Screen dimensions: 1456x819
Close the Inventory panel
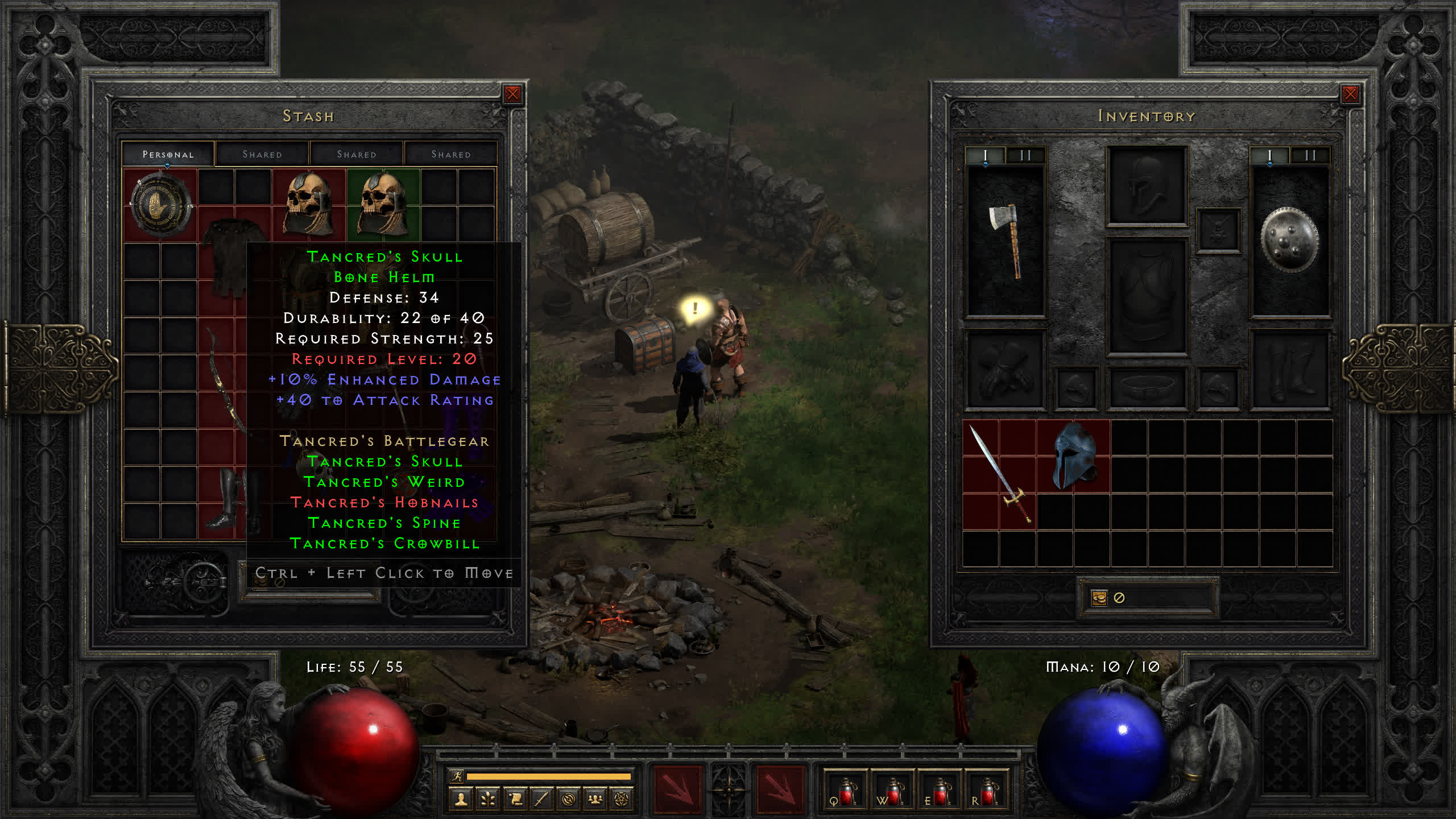[x=1350, y=94]
